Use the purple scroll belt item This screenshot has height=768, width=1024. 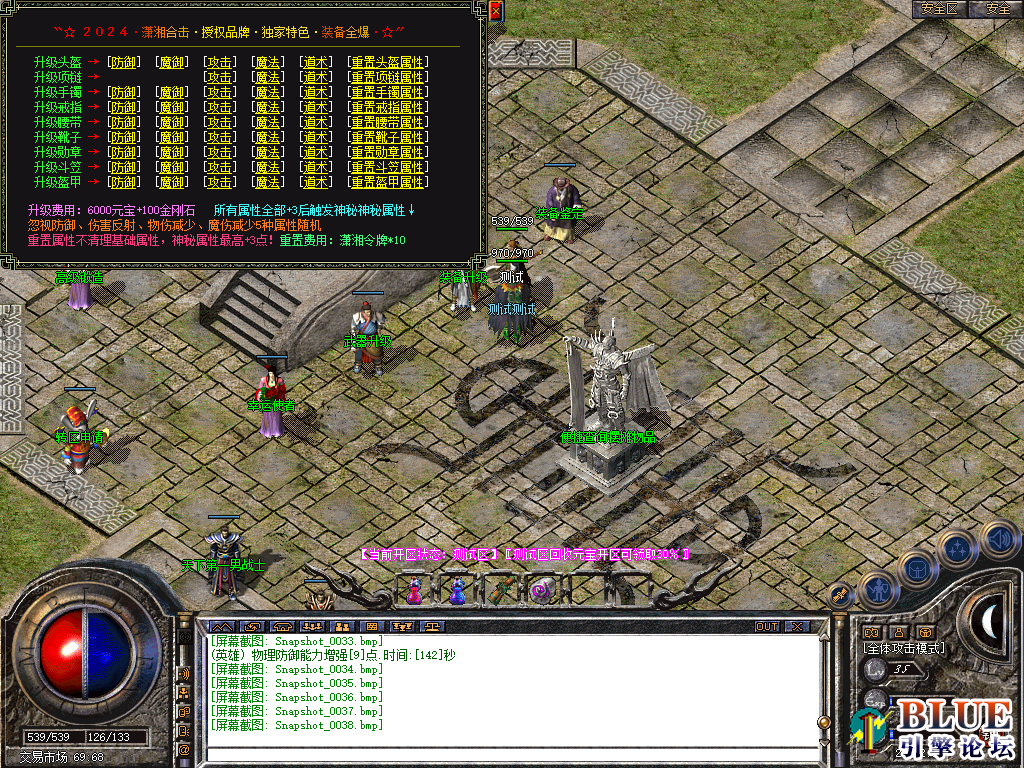pyautogui.click(x=542, y=591)
